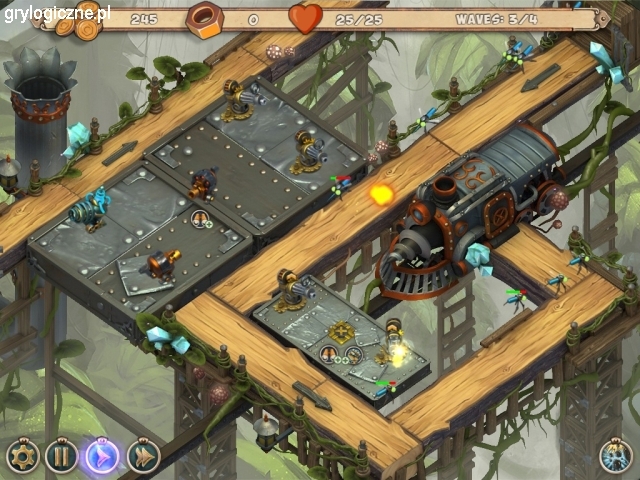Image resolution: width=640 pixels, height=480 pixels.
Task: Activate fast-forward speed
Action: coord(143,456)
